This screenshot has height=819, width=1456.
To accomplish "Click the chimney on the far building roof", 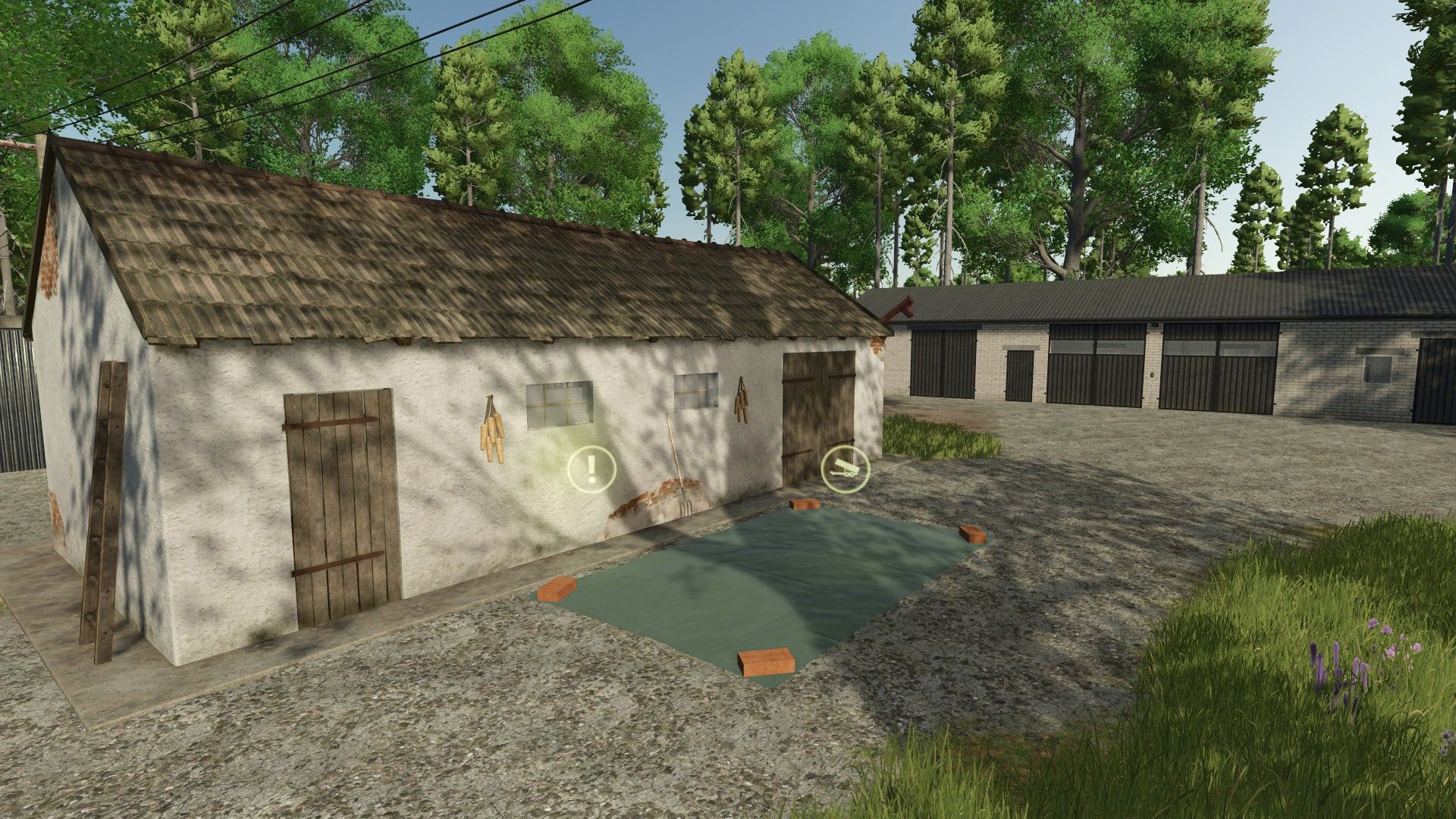I will (902, 305).
